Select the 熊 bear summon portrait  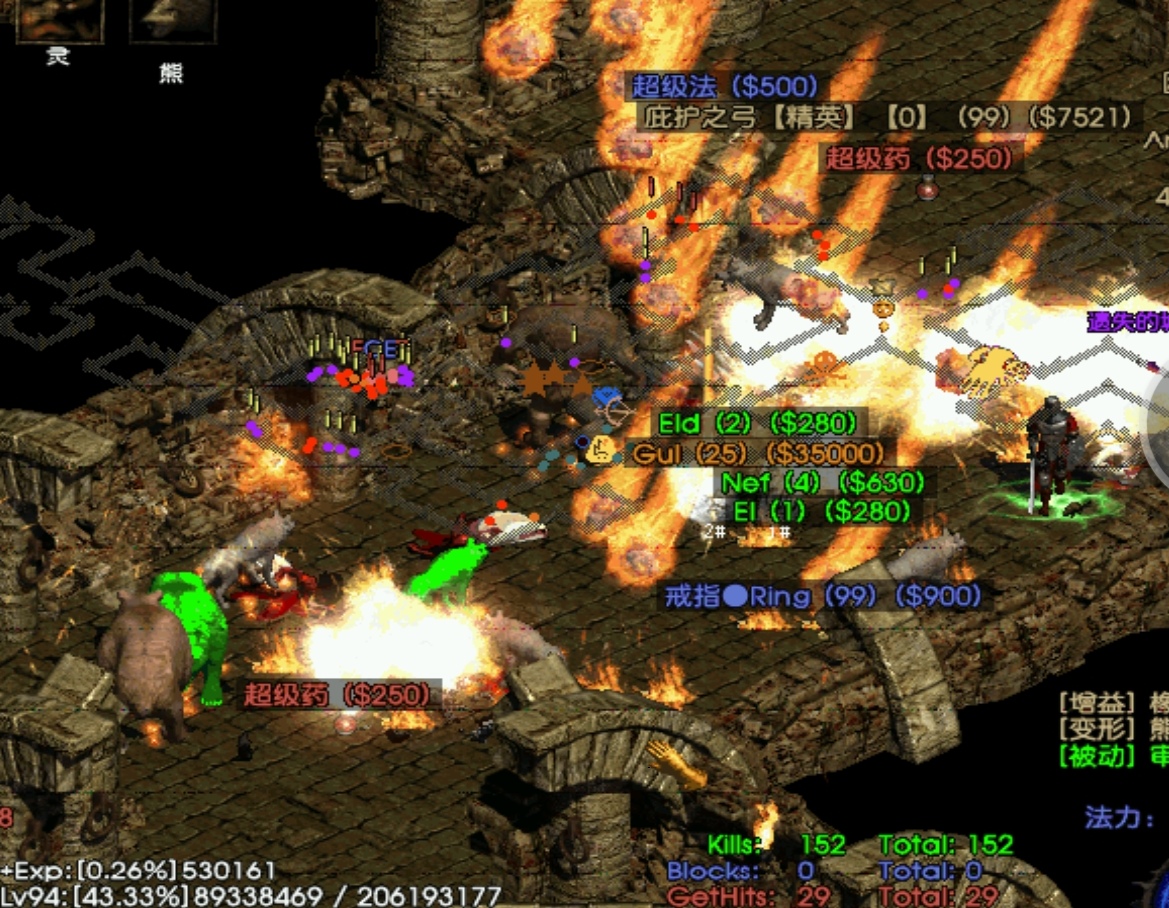point(172,20)
